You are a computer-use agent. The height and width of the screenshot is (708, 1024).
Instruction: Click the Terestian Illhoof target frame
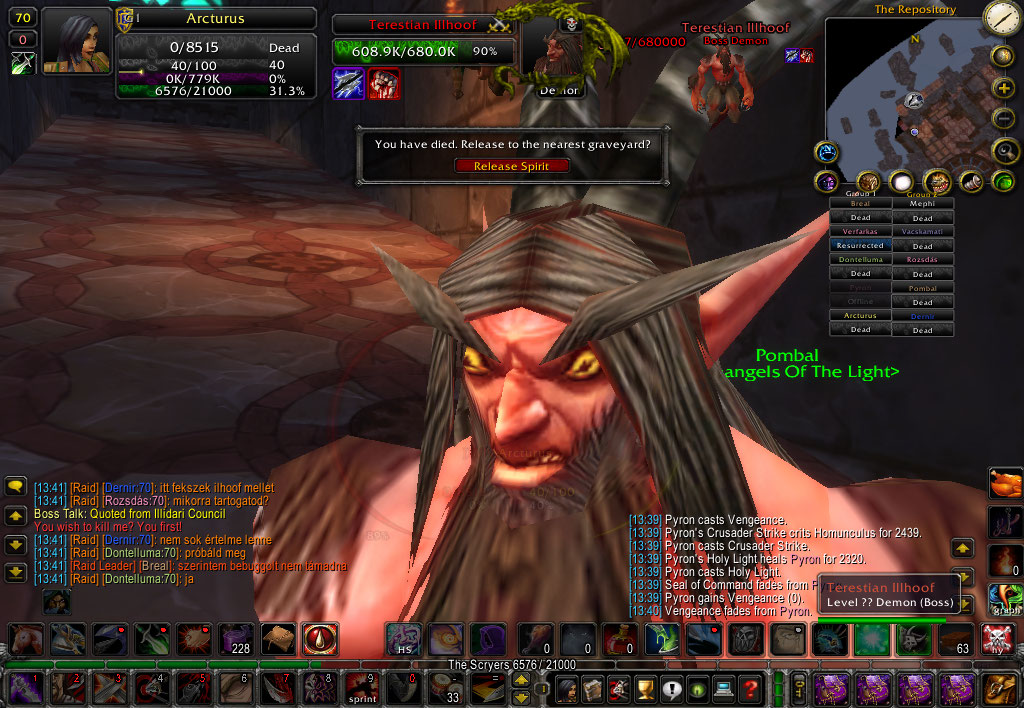tap(424, 25)
